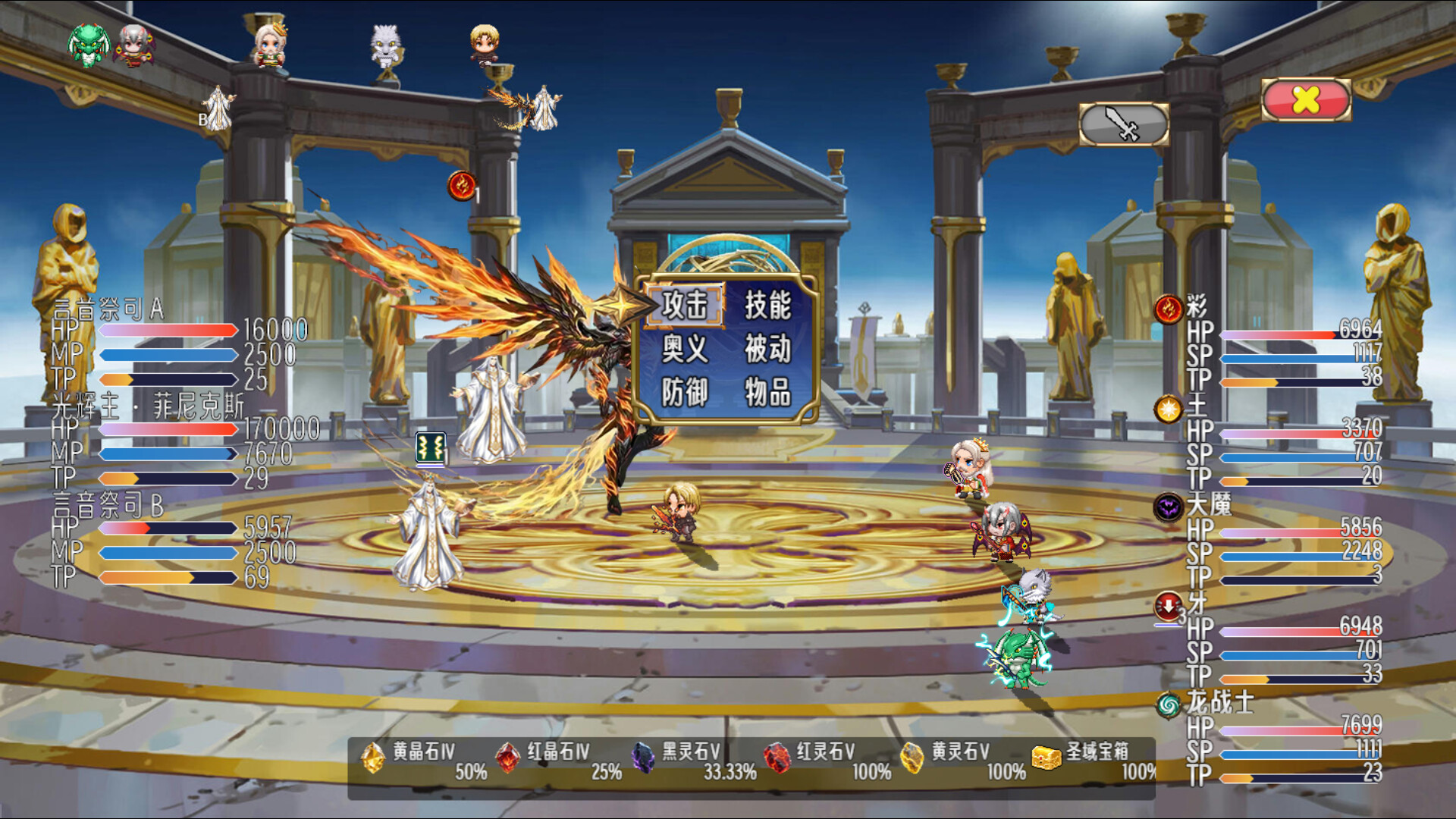Viewport: 1456px width, 819px height.
Task: Select the 防御 defend command
Action: (x=685, y=393)
